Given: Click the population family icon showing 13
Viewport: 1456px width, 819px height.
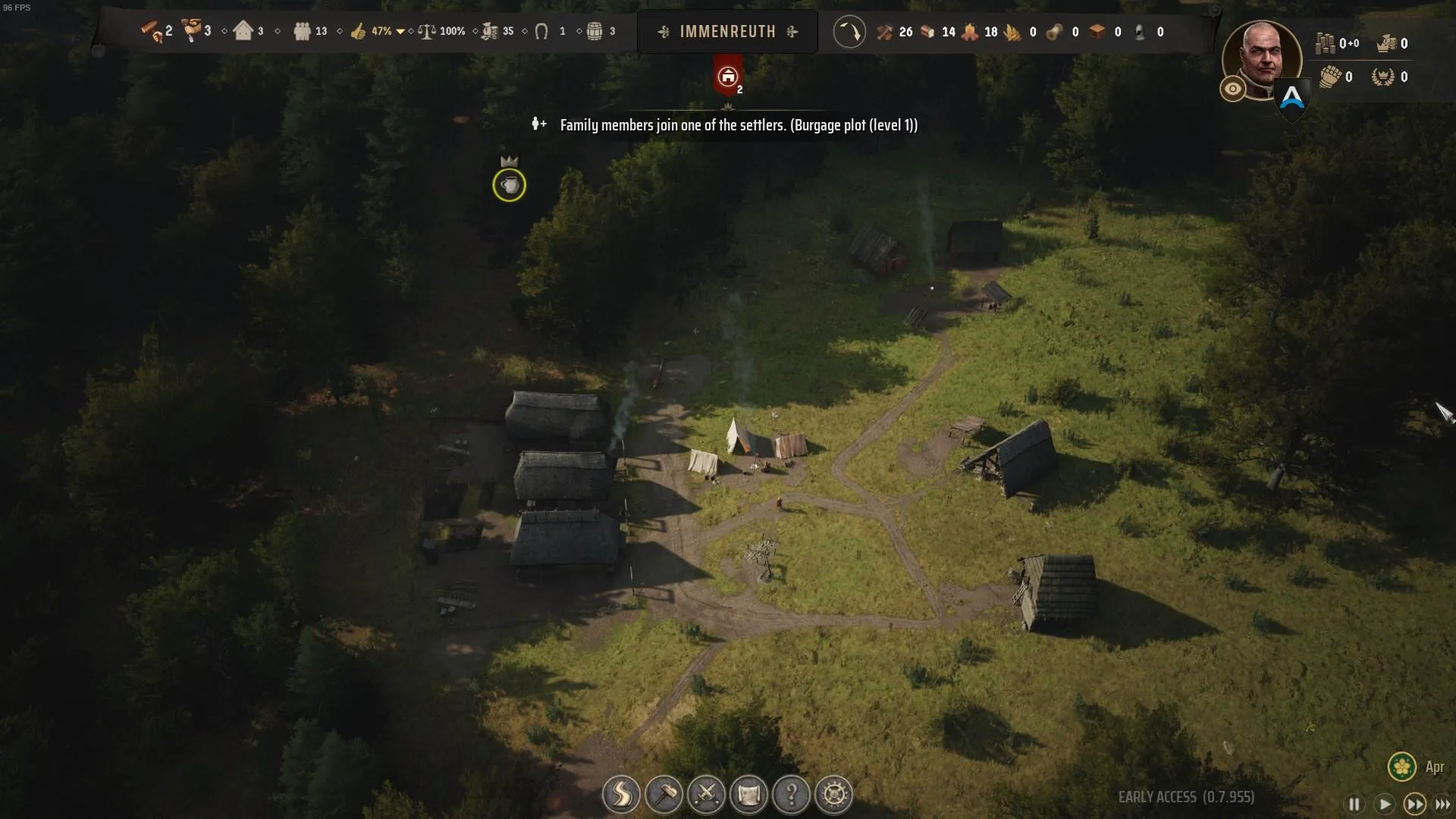Looking at the screenshot, I should point(302,31).
